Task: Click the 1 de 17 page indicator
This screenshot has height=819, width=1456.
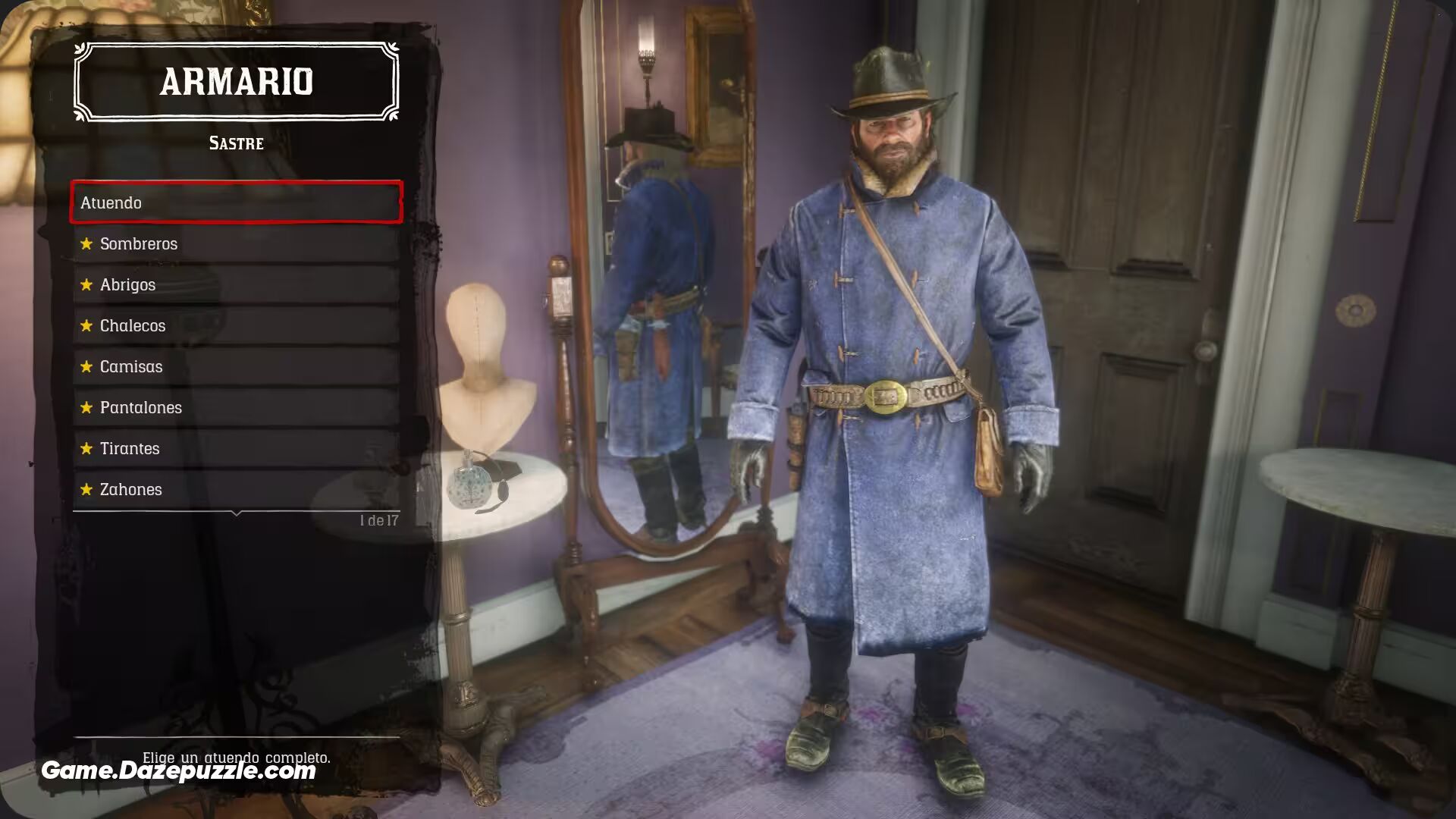Action: (379, 520)
